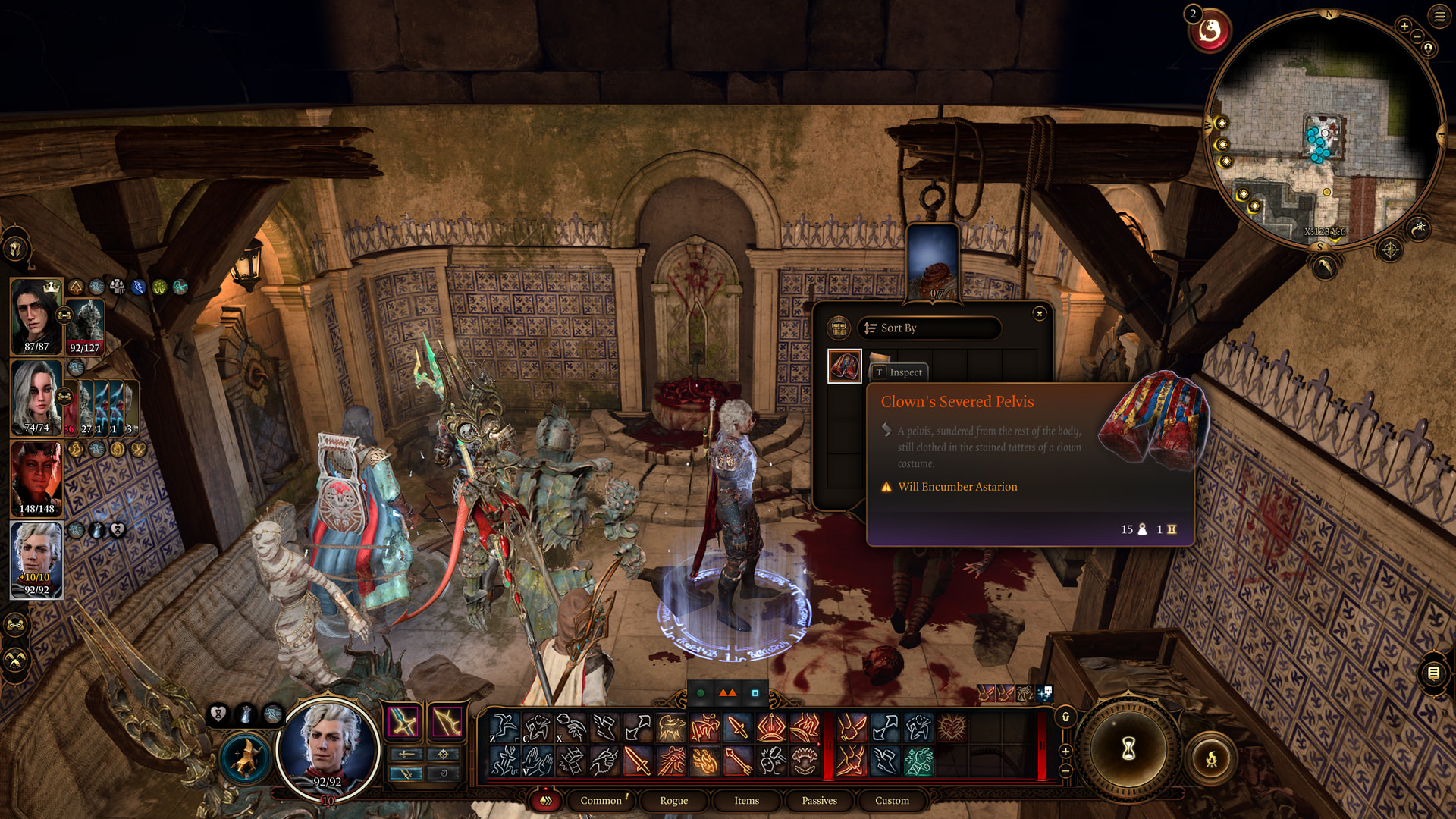The height and width of the screenshot is (819, 1456).
Task: Switch to the Rogue hotbar tab
Action: [673, 800]
